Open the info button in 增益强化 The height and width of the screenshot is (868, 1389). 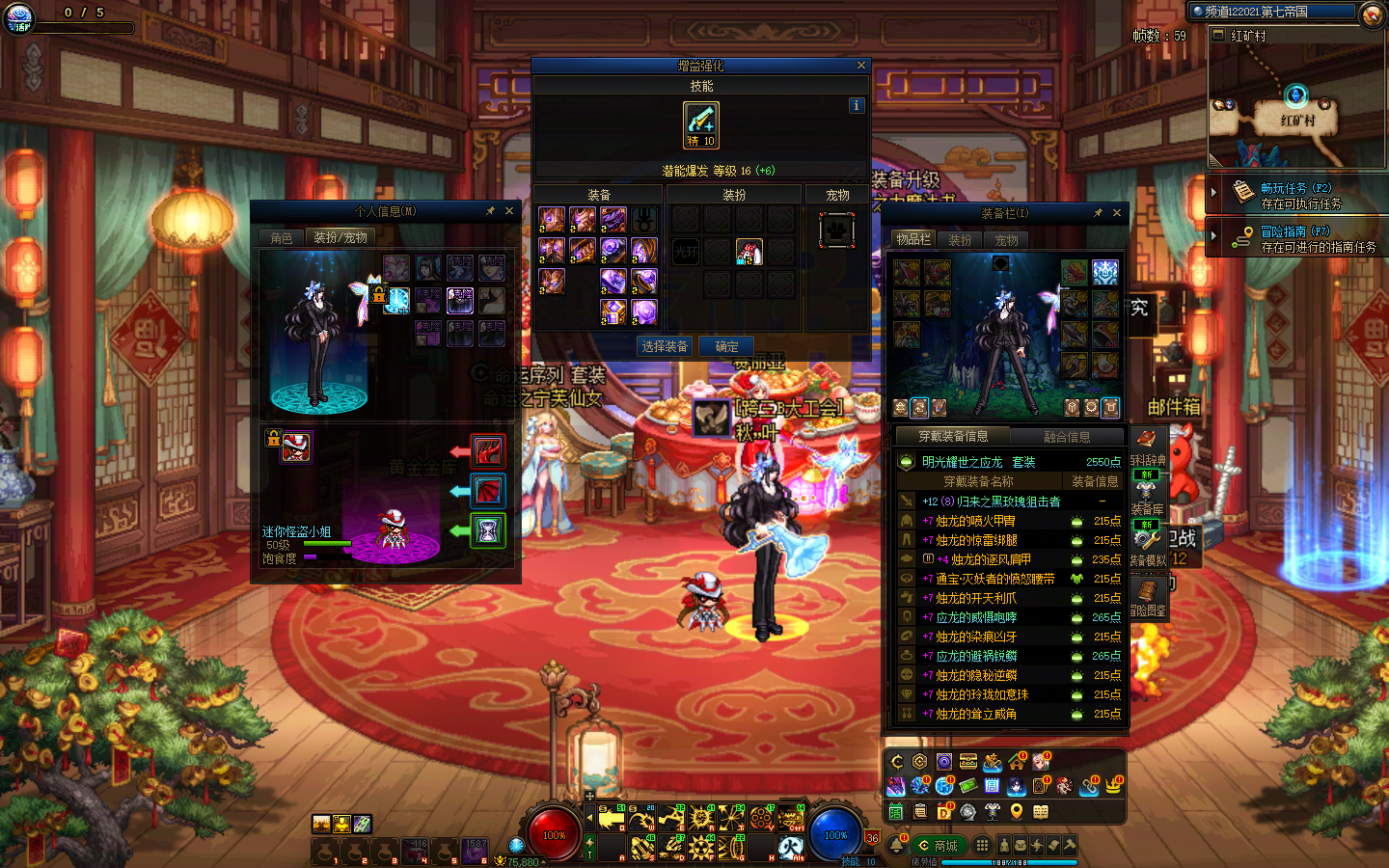point(857,105)
